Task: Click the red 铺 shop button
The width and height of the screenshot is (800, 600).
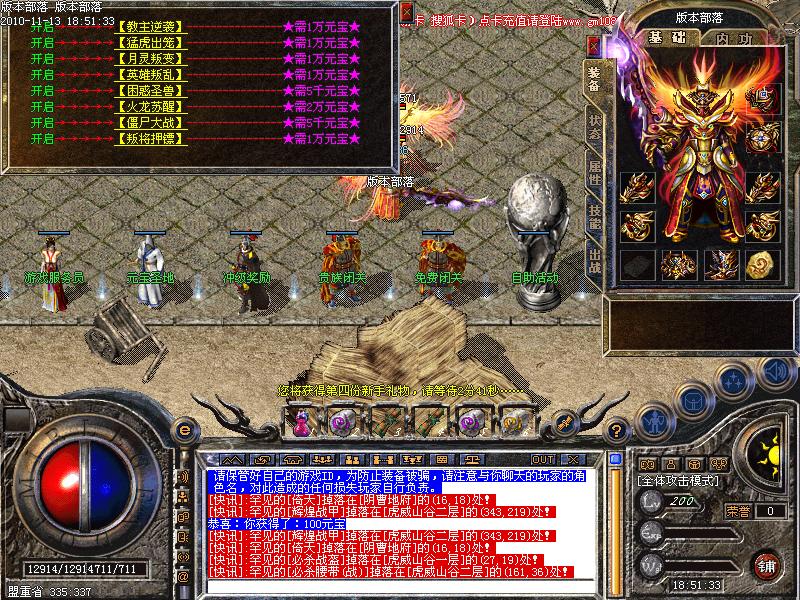Action: [767, 564]
